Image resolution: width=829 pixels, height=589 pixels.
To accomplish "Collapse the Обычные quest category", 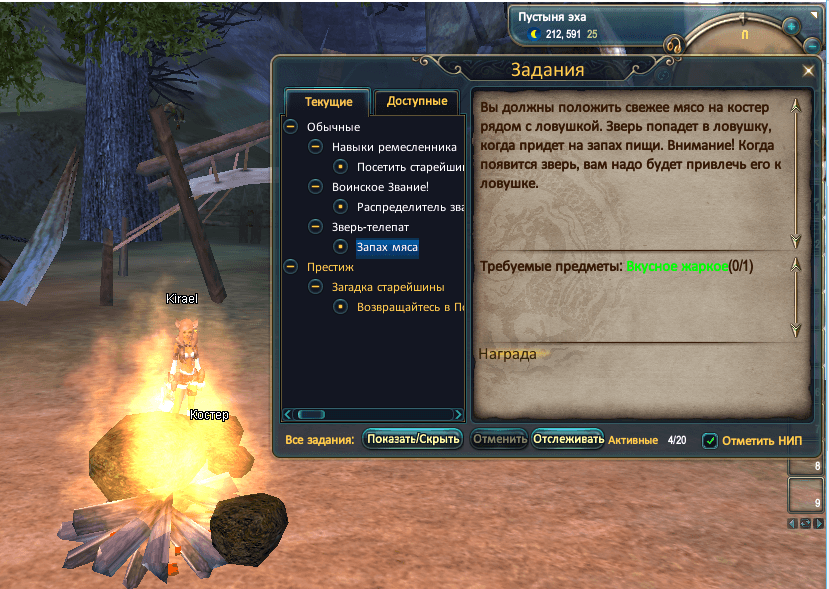I will coord(290,126).
